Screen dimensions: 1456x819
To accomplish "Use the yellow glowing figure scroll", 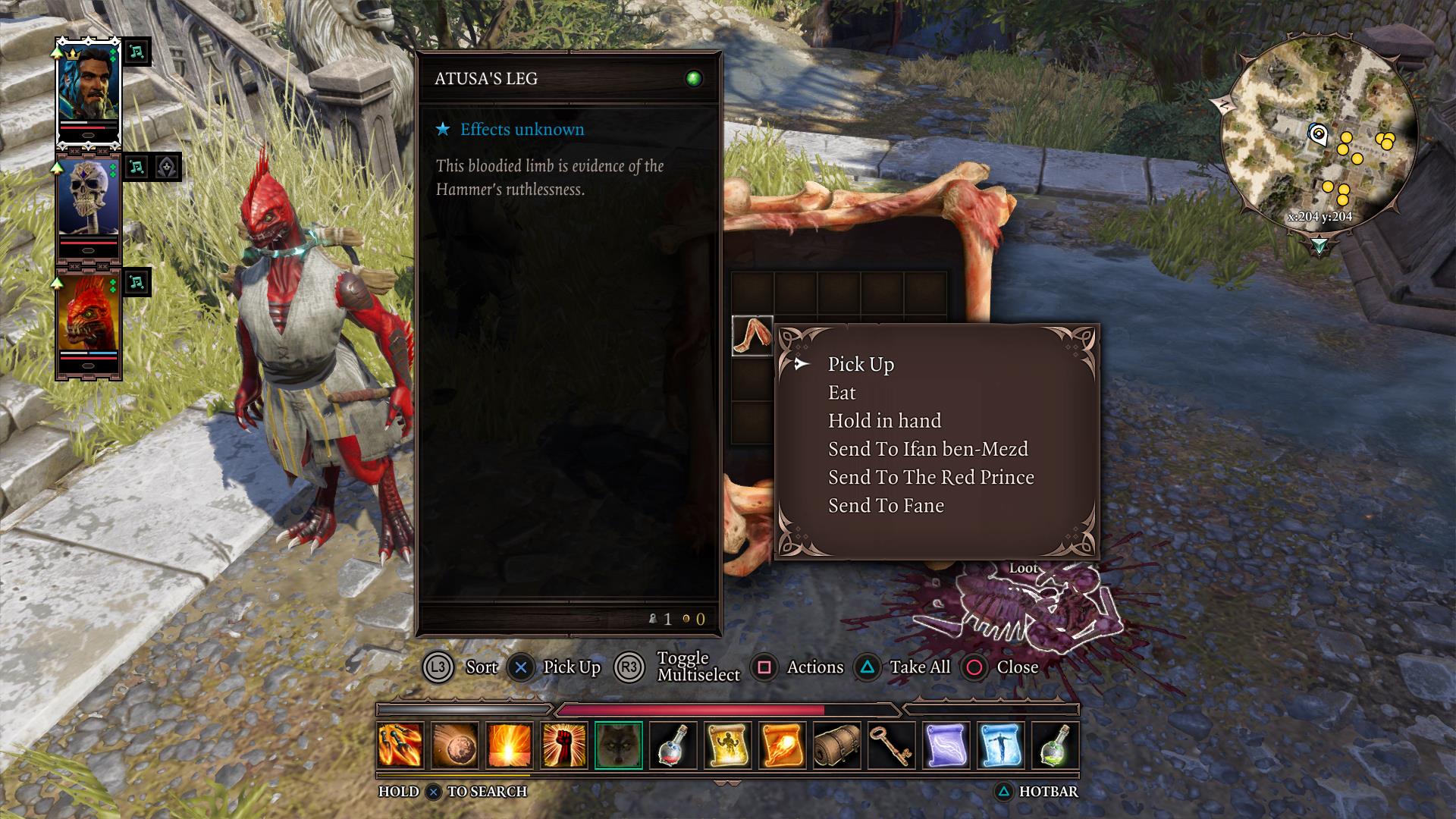I will click(x=728, y=745).
